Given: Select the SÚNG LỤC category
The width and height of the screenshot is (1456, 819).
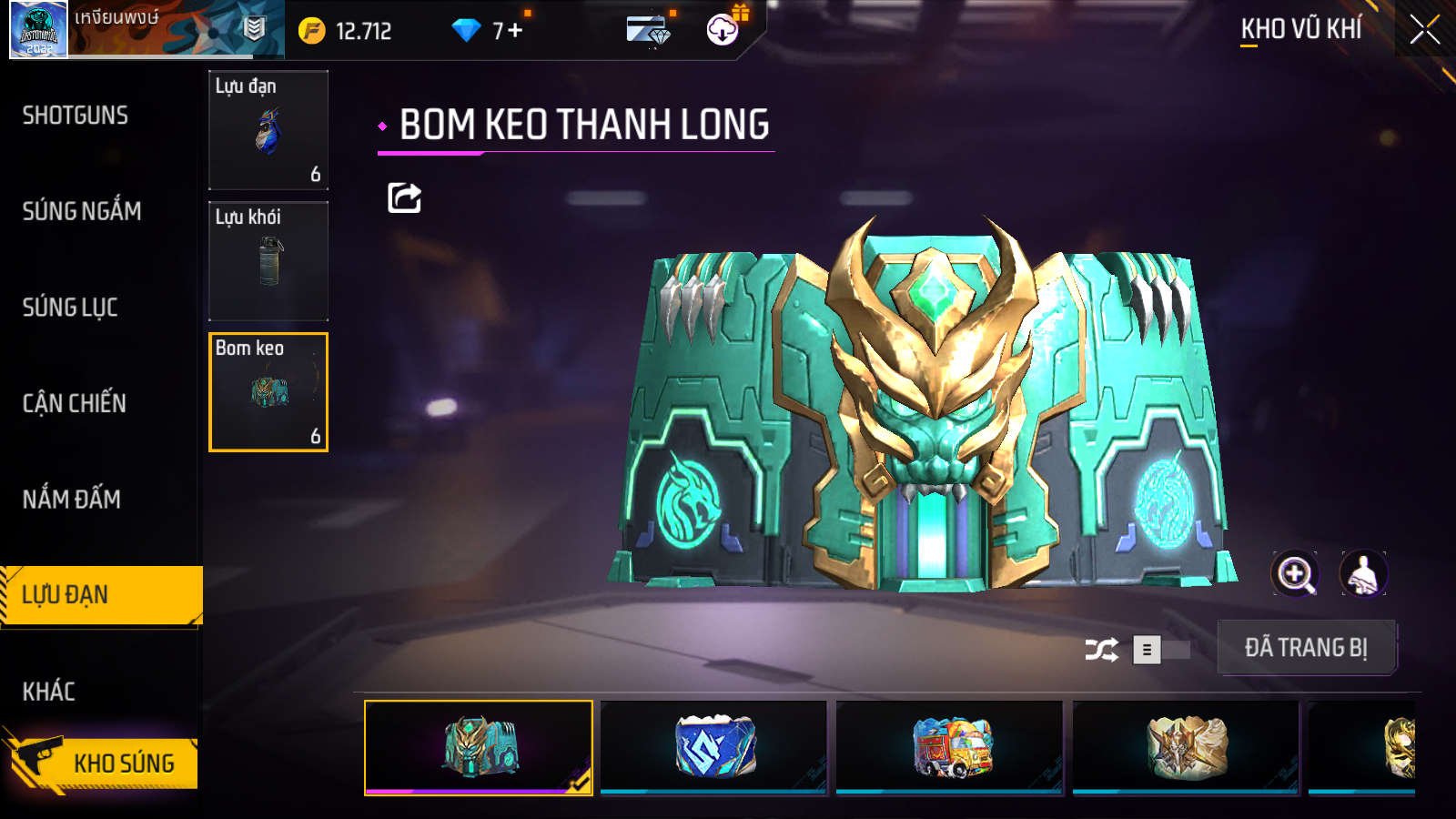Looking at the screenshot, I should tap(70, 308).
